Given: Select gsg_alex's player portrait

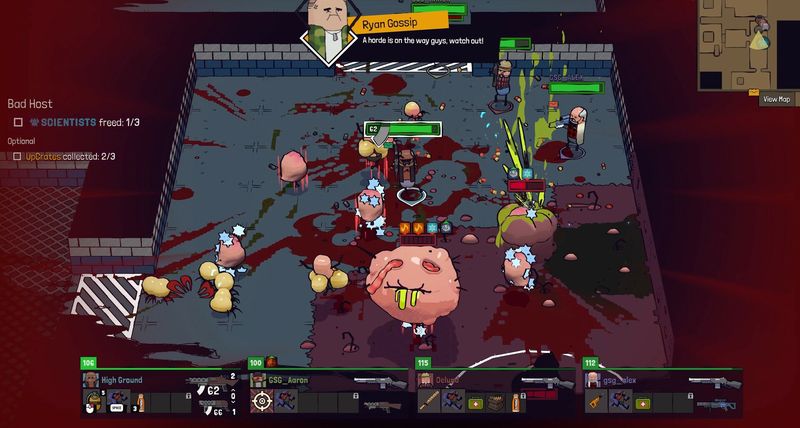Looking at the screenshot, I should pos(594,380).
